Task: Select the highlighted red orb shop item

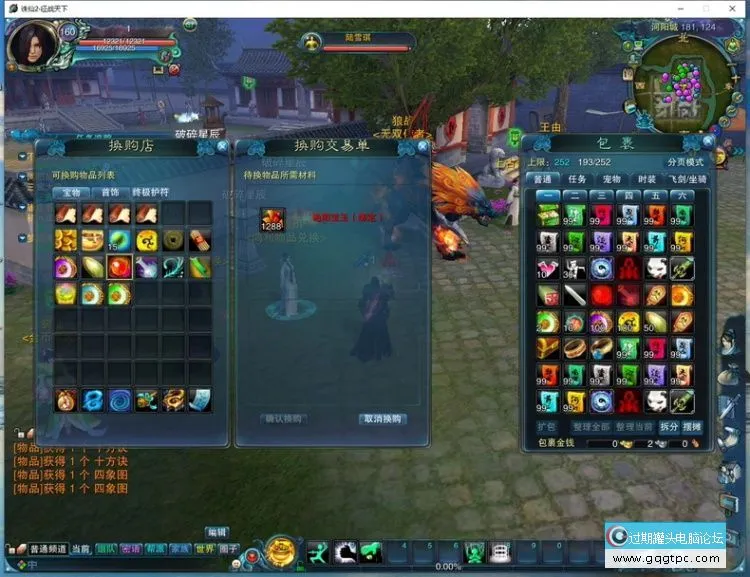Action: click(120, 267)
